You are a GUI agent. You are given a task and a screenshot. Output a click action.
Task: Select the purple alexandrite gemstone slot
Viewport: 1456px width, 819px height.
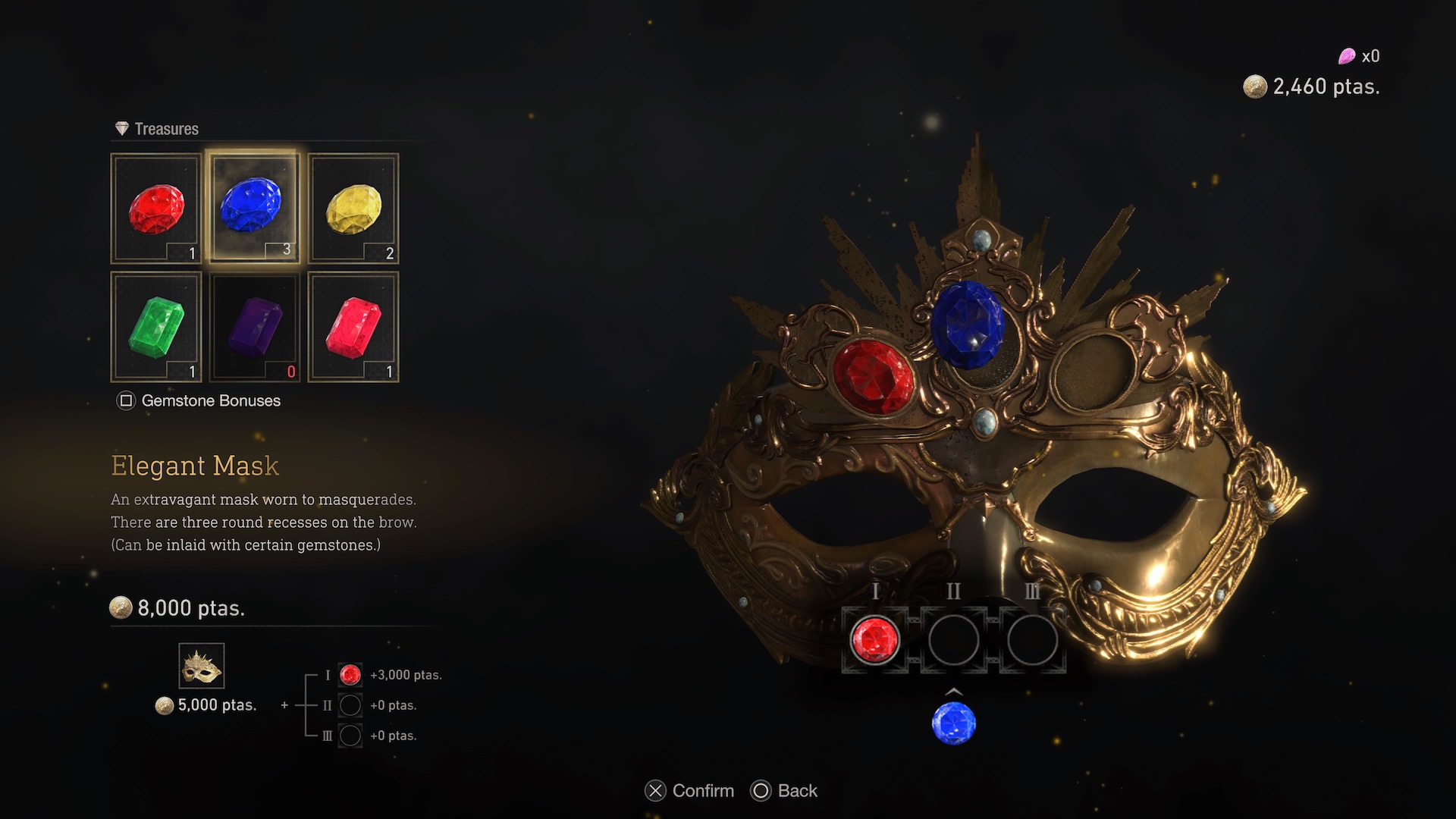point(254,327)
